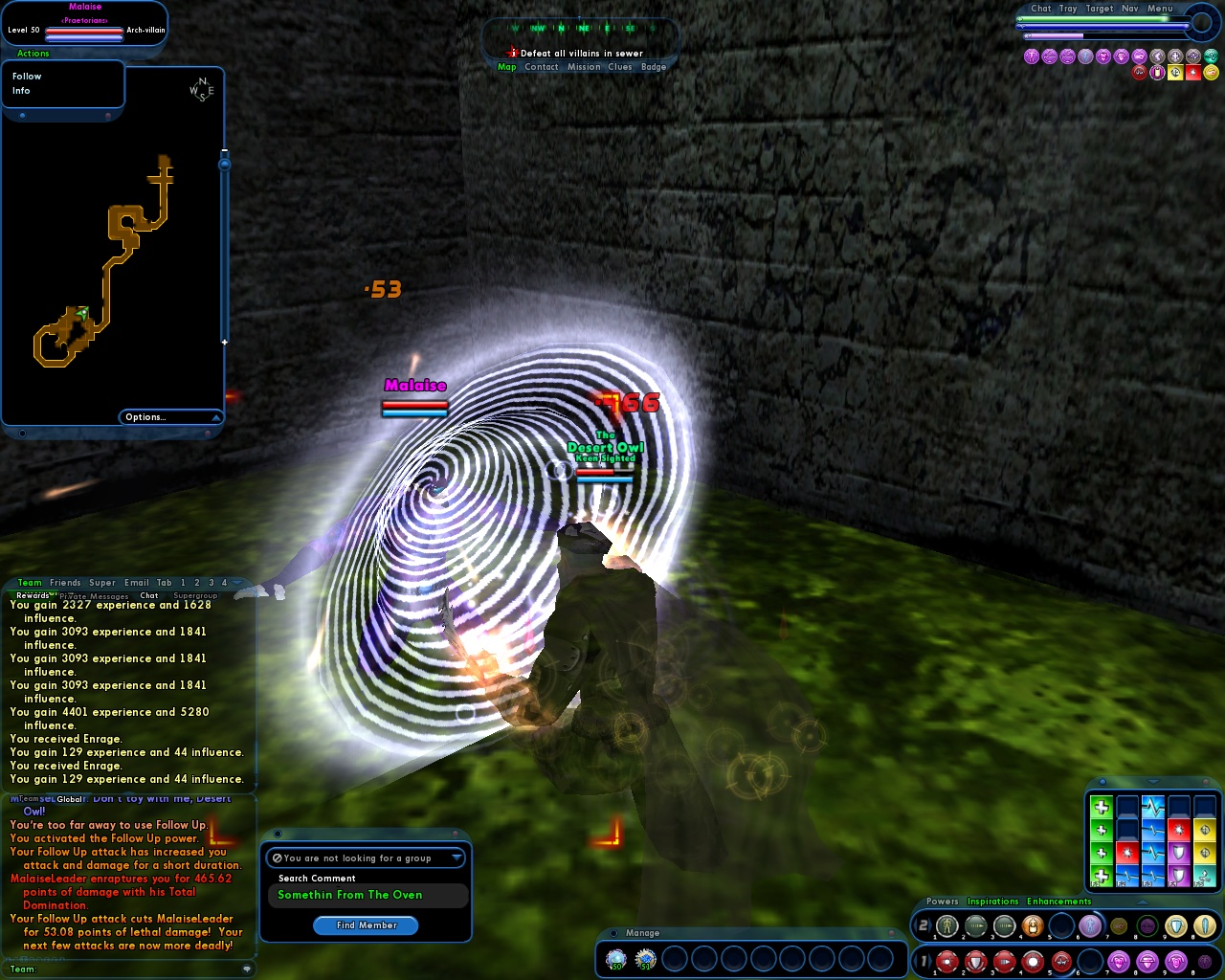Select the red debuff icon in the buff row
1225x980 pixels.
point(1140,73)
